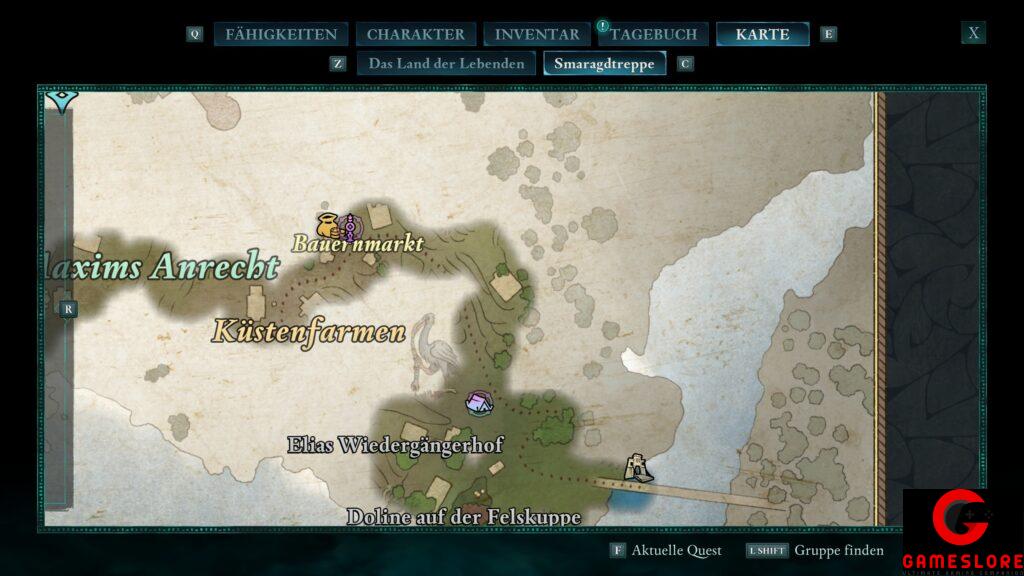
Task: Select the Smaragdtreppe region map
Action: pos(604,63)
